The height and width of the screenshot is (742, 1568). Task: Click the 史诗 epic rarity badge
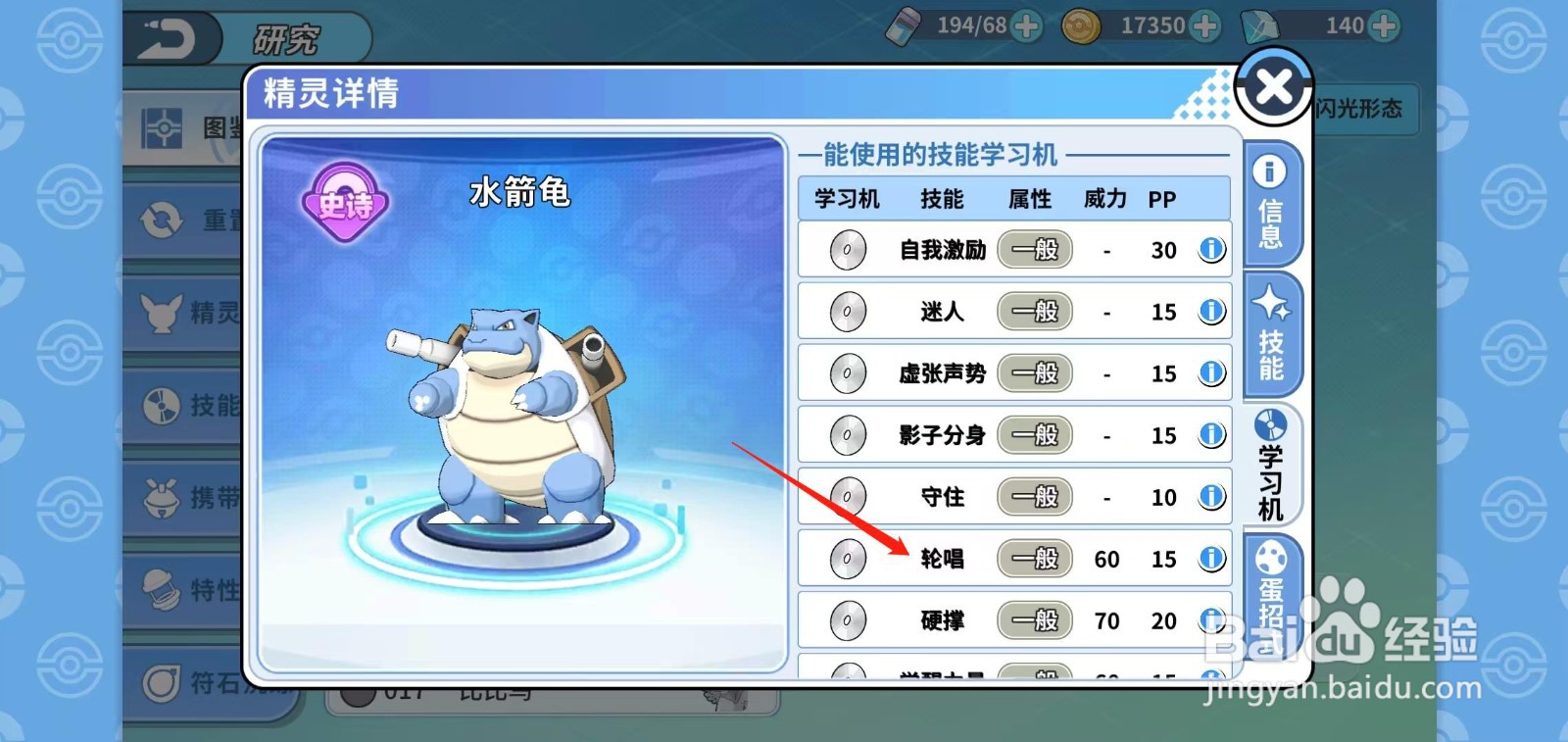tap(345, 201)
